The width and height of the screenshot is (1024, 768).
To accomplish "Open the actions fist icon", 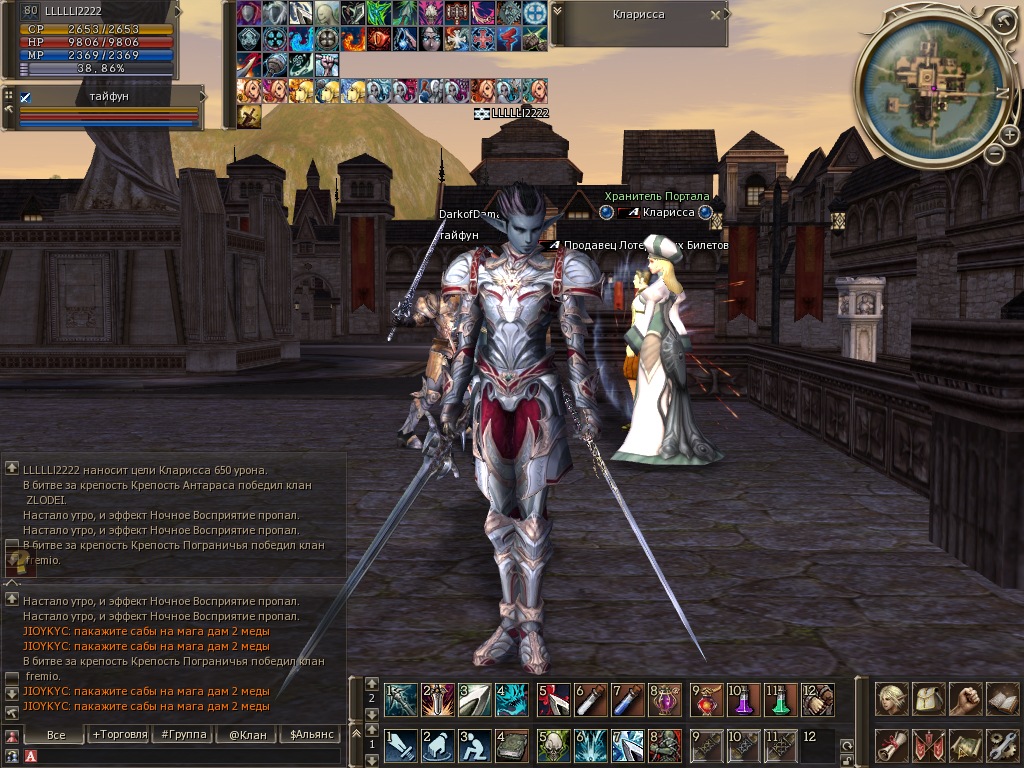I will tap(966, 699).
